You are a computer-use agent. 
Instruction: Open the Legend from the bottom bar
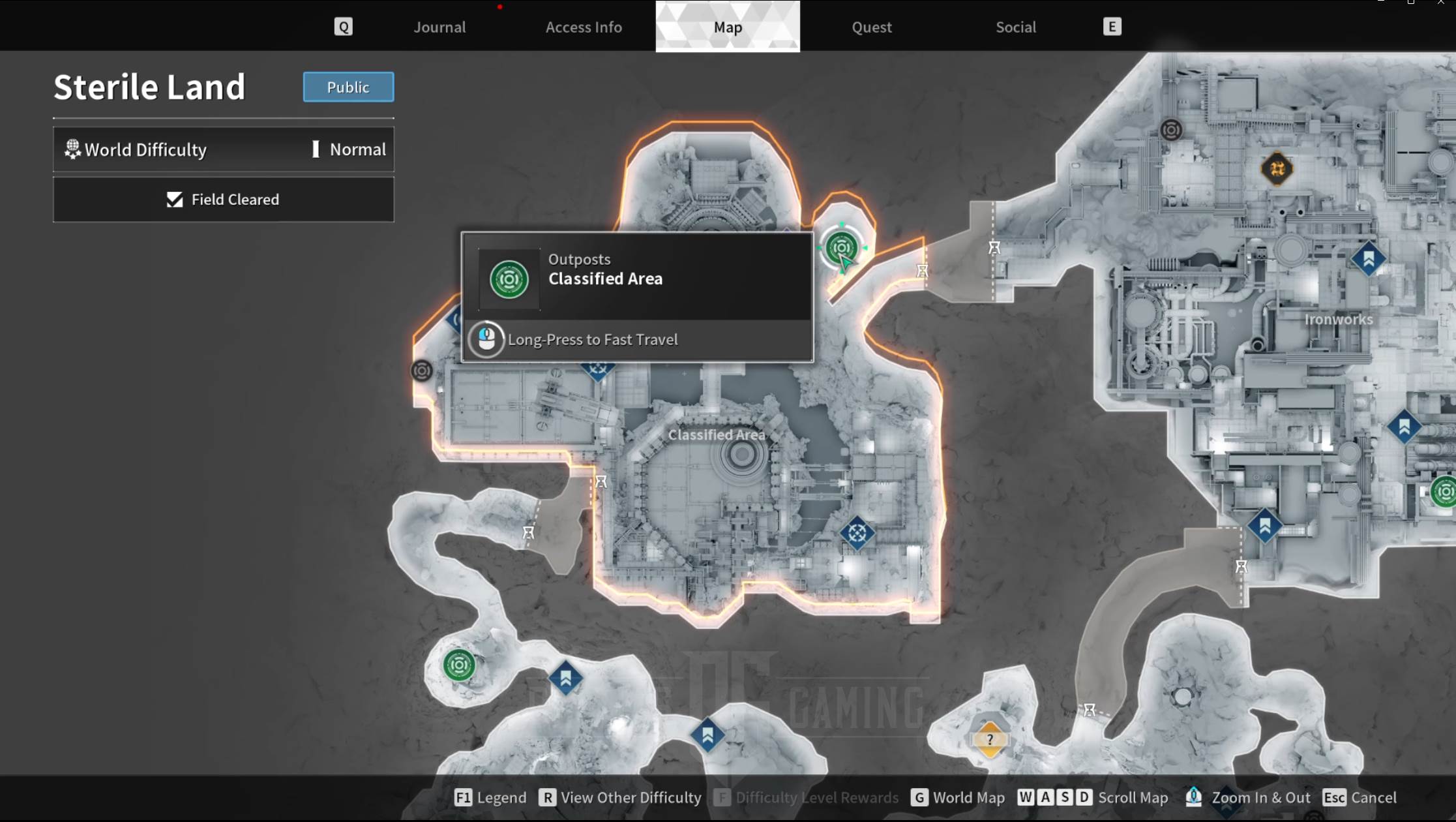490,797
